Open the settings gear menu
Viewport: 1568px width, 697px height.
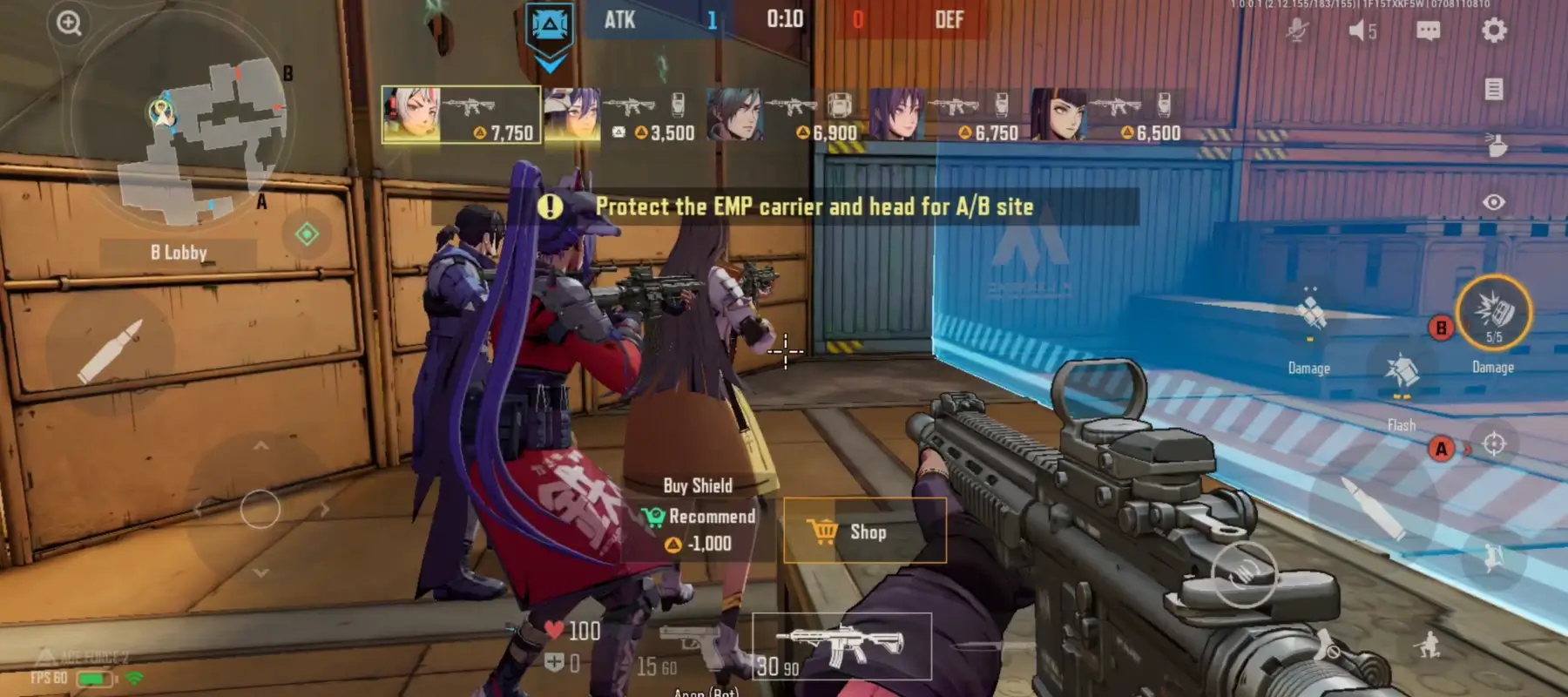point(1493,30)
